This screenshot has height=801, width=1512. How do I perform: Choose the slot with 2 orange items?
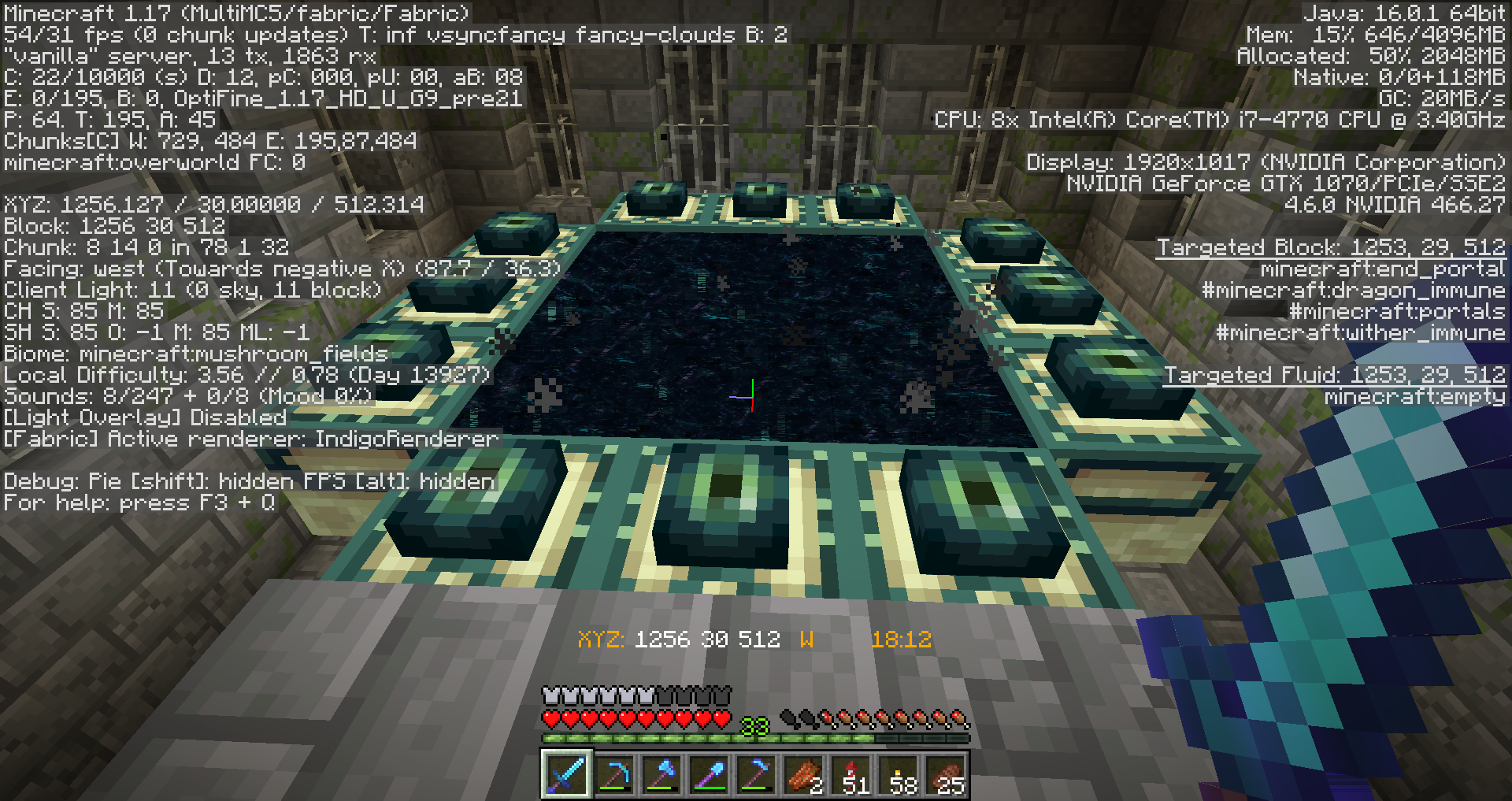[x=802, y=774]
